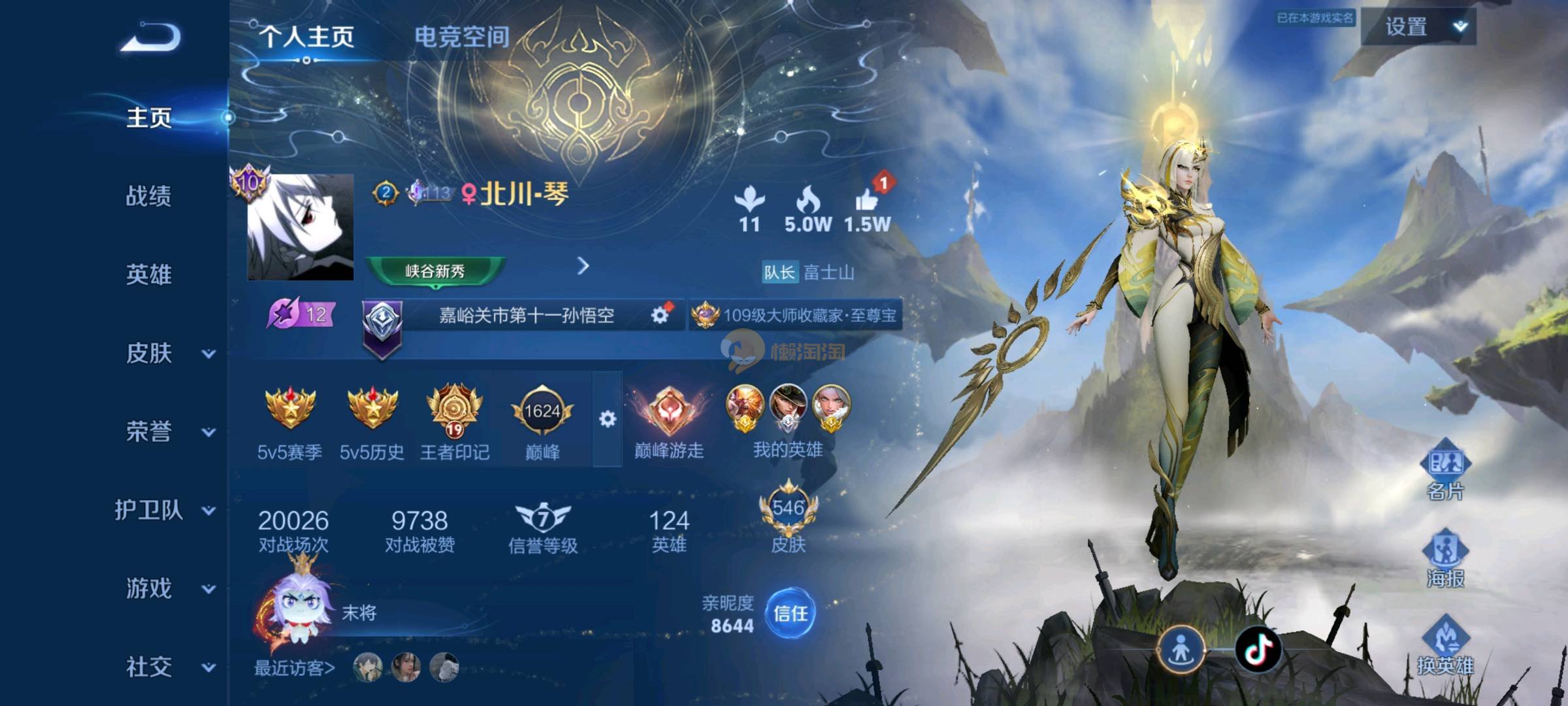Screen dimensions: 1568x706
Task: Tap the 信任 intimacy button
Action: point(790,613)
